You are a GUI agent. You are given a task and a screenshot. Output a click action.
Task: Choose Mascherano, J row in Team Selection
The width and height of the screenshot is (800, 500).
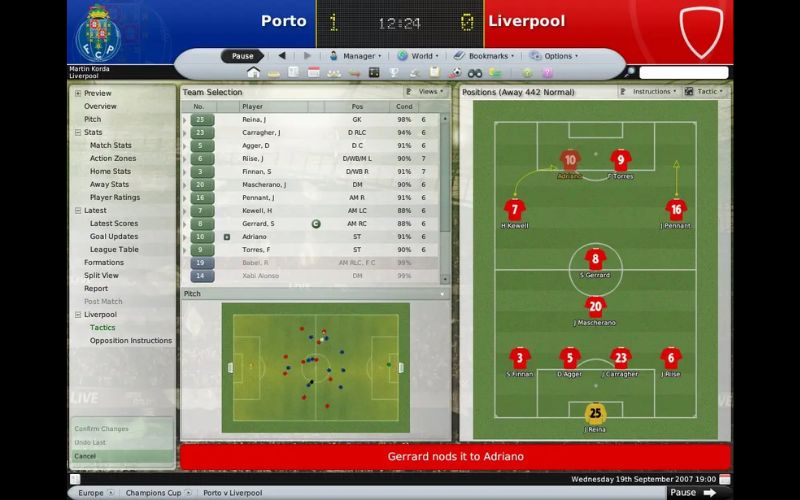click(x=264, y=184)
